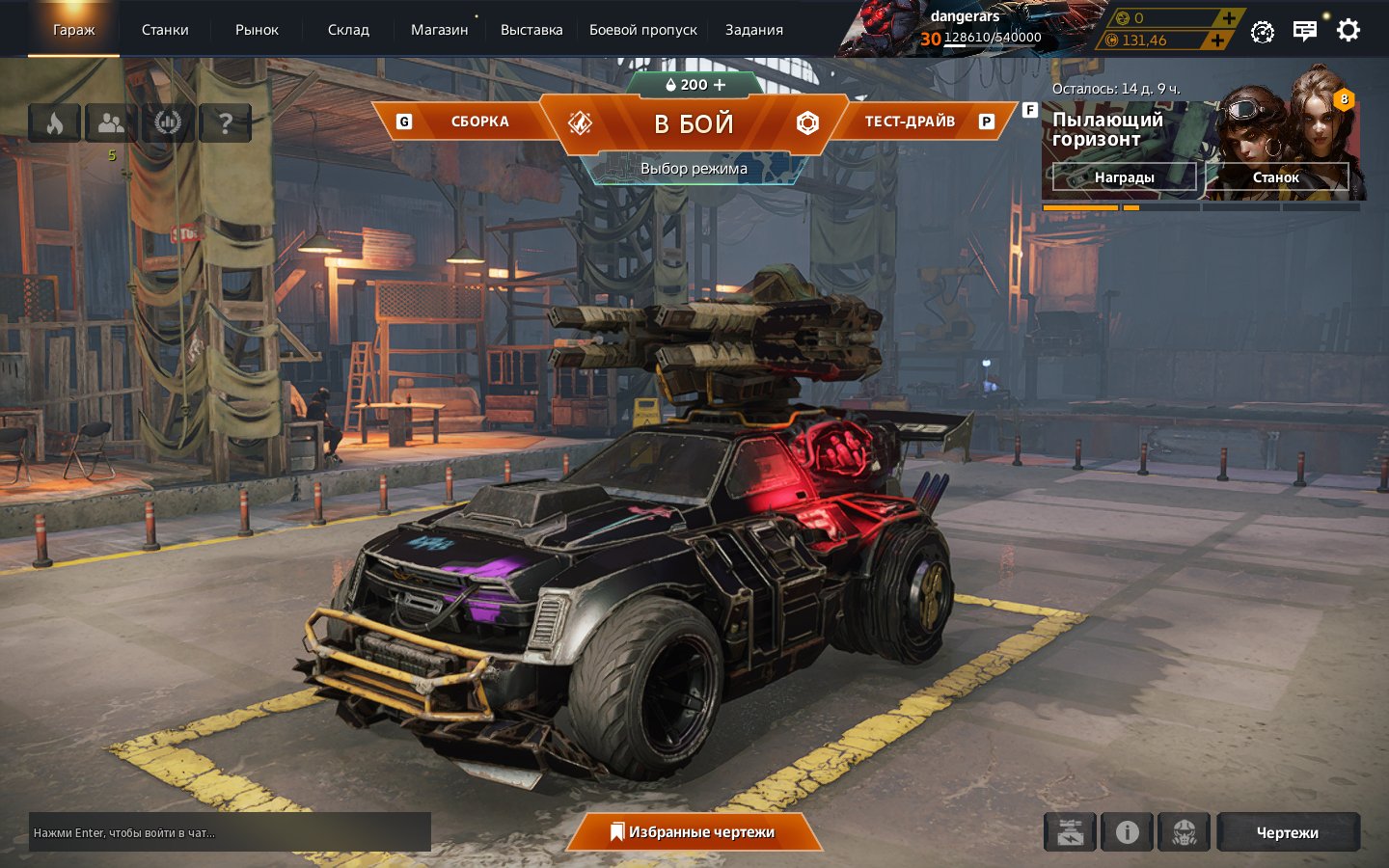Image resolution: width=1389 pixels, height=868 pixels.
Task: Open the Рынок tab
Action: (257, 30)
